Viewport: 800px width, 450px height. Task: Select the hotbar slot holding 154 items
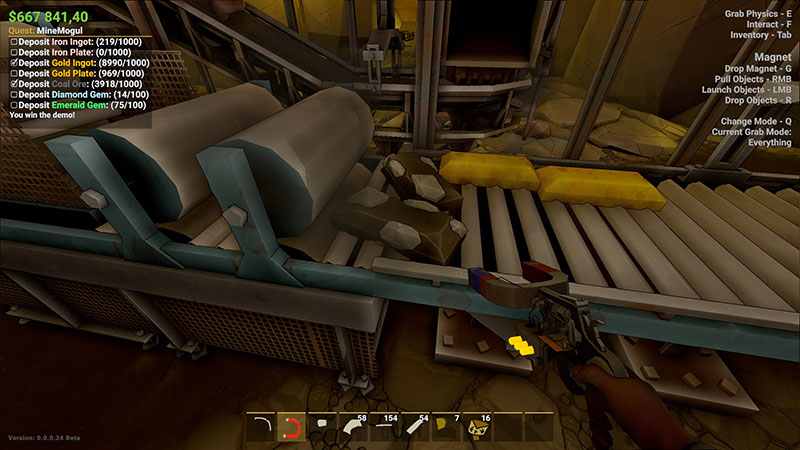pyautogui.click(x=384, y=428)
